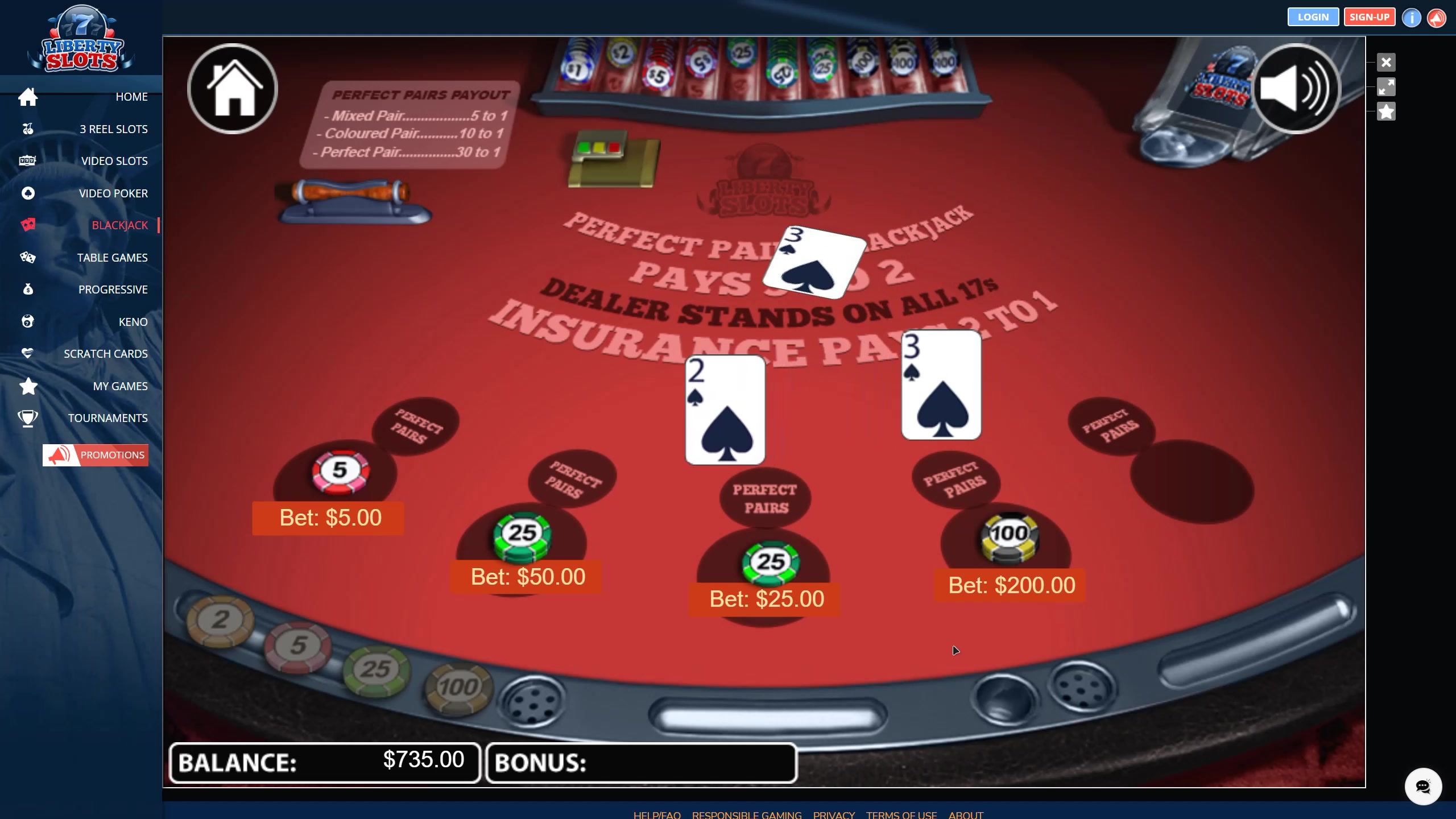
Task: Expand the game to fullscreen
Action: [1386, 87]
